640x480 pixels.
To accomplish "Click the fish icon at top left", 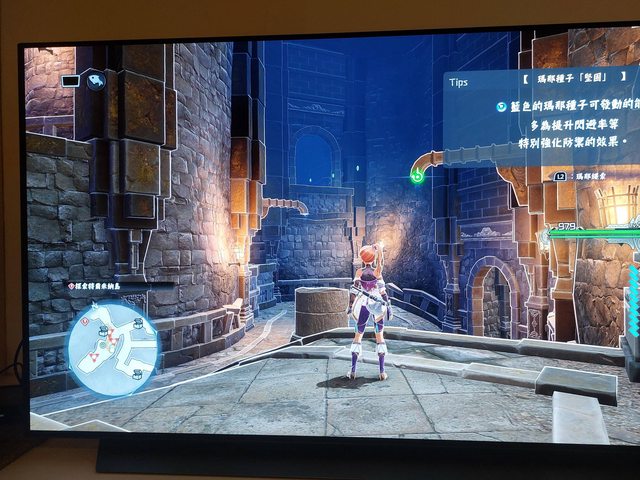I will coord(96,81).
